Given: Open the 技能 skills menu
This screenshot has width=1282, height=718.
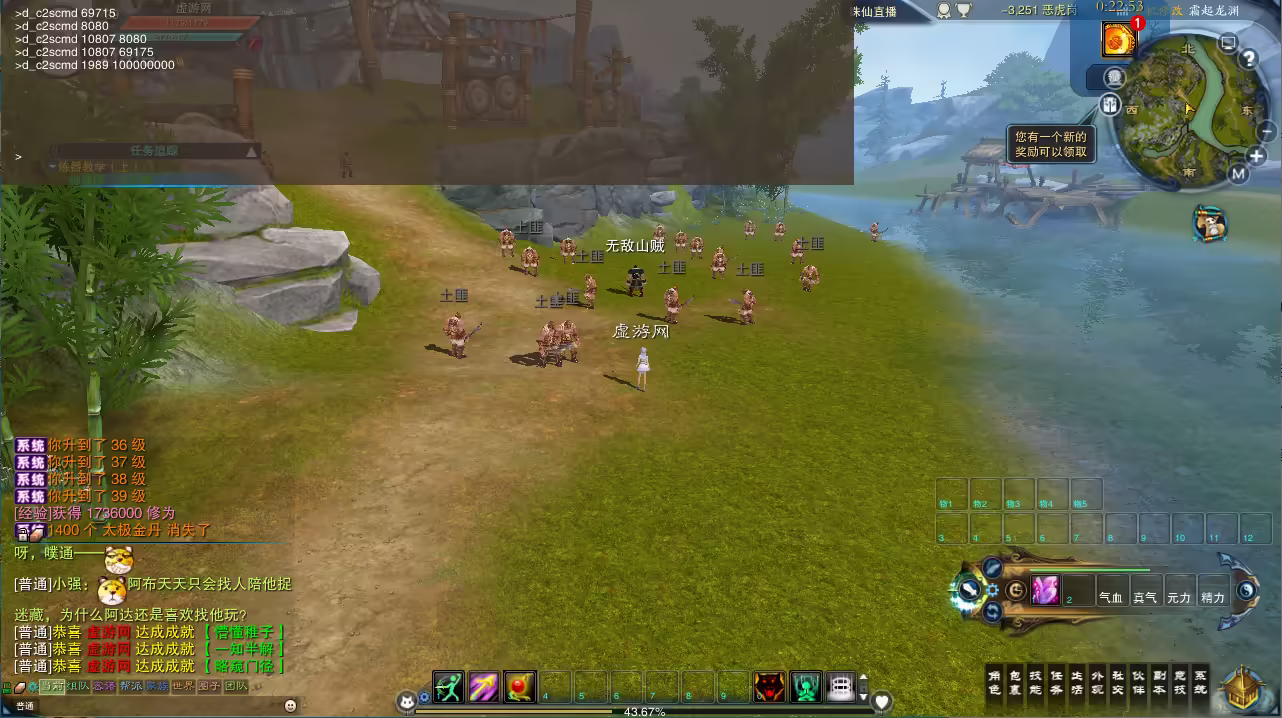Looking at the screenshot, I should coord(1036,682).
